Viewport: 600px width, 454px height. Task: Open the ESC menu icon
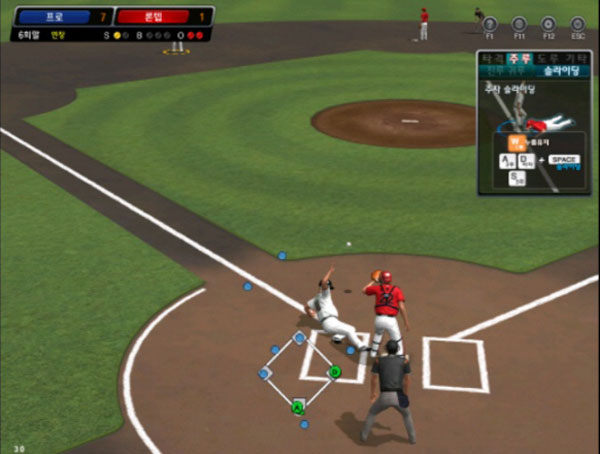pos(577,24)
